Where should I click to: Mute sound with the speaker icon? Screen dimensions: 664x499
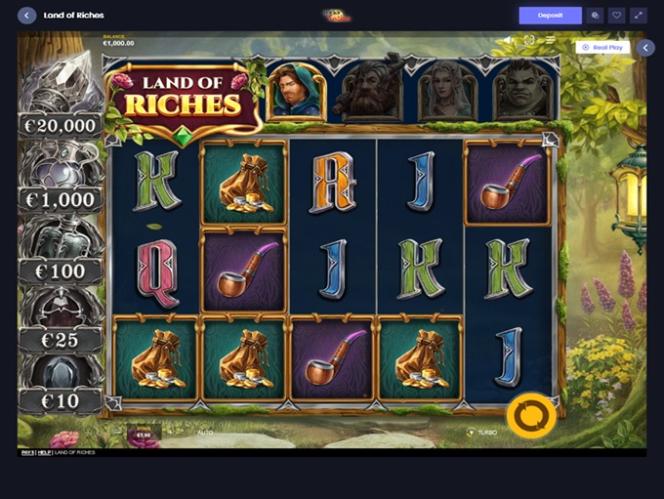[x=508, y=41]
